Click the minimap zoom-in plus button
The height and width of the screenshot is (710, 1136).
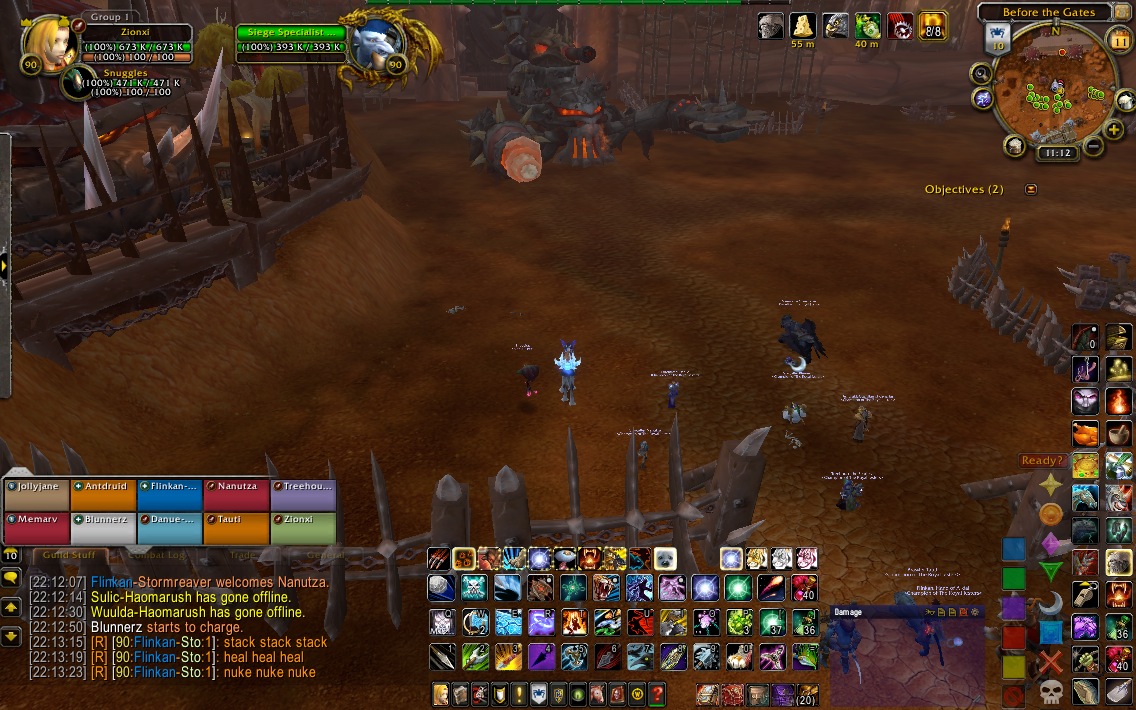click(x=1113, y=130)
